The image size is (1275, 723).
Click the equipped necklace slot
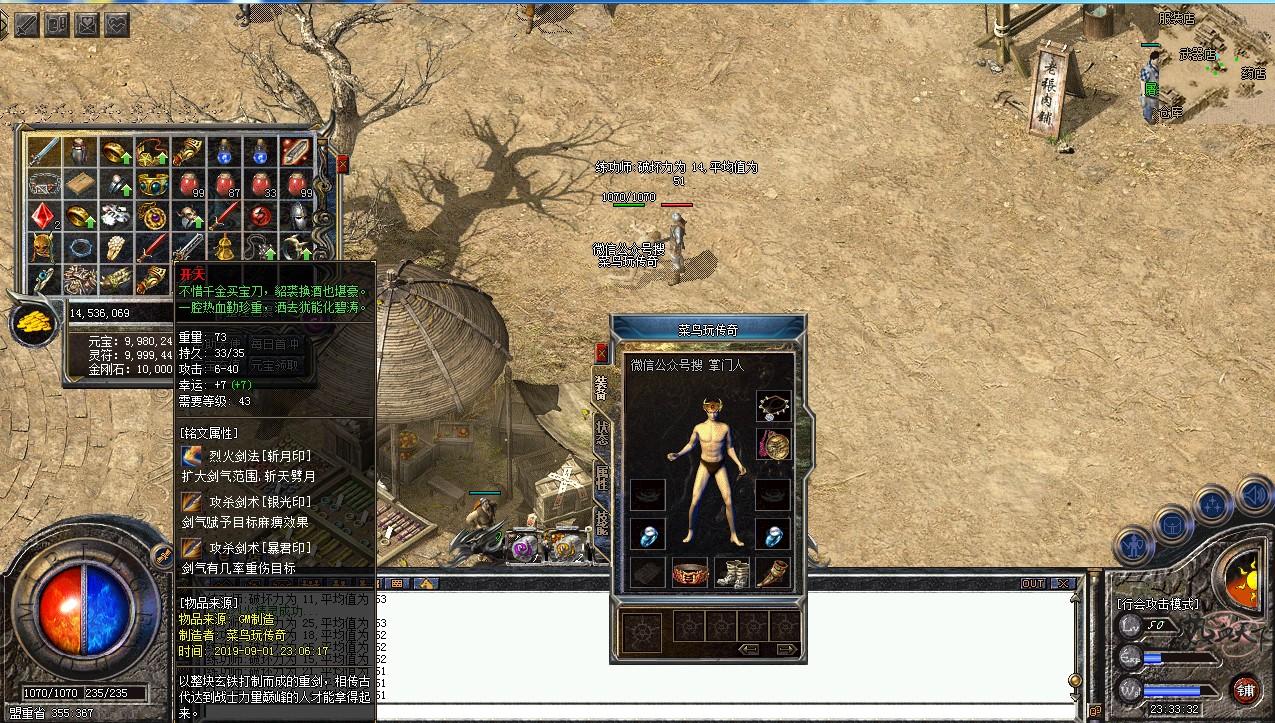coord(773,405)
